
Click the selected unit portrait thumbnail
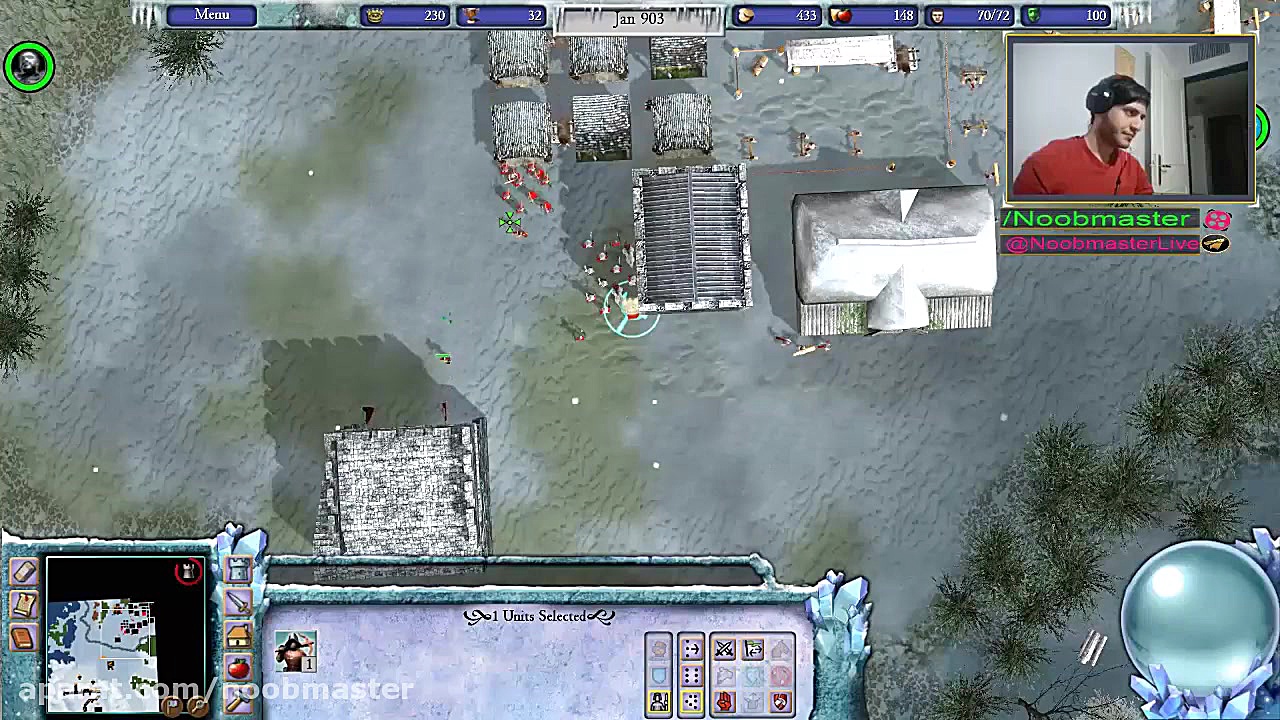pos(295,652)
